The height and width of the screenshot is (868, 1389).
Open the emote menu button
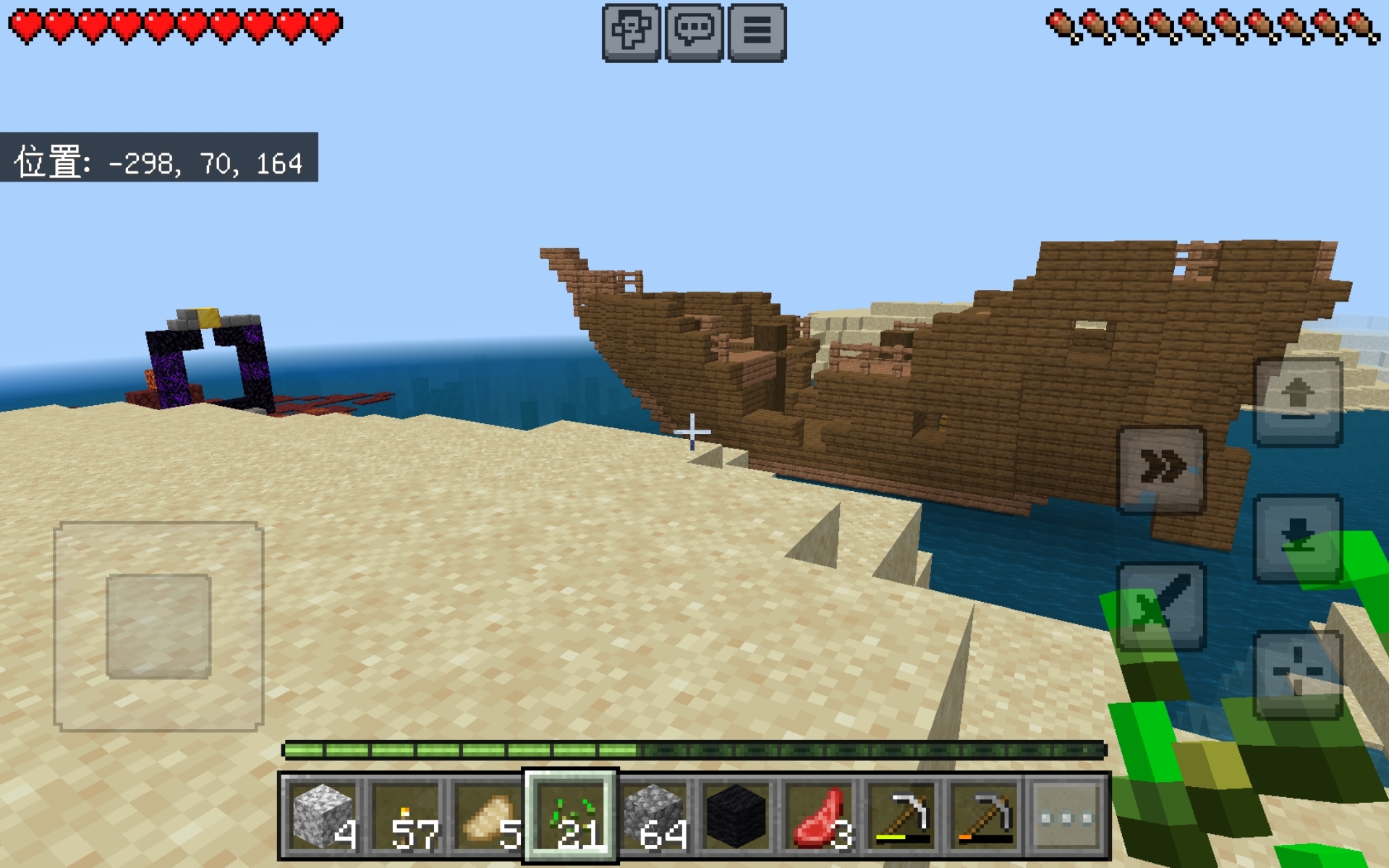tap(631, 33)
